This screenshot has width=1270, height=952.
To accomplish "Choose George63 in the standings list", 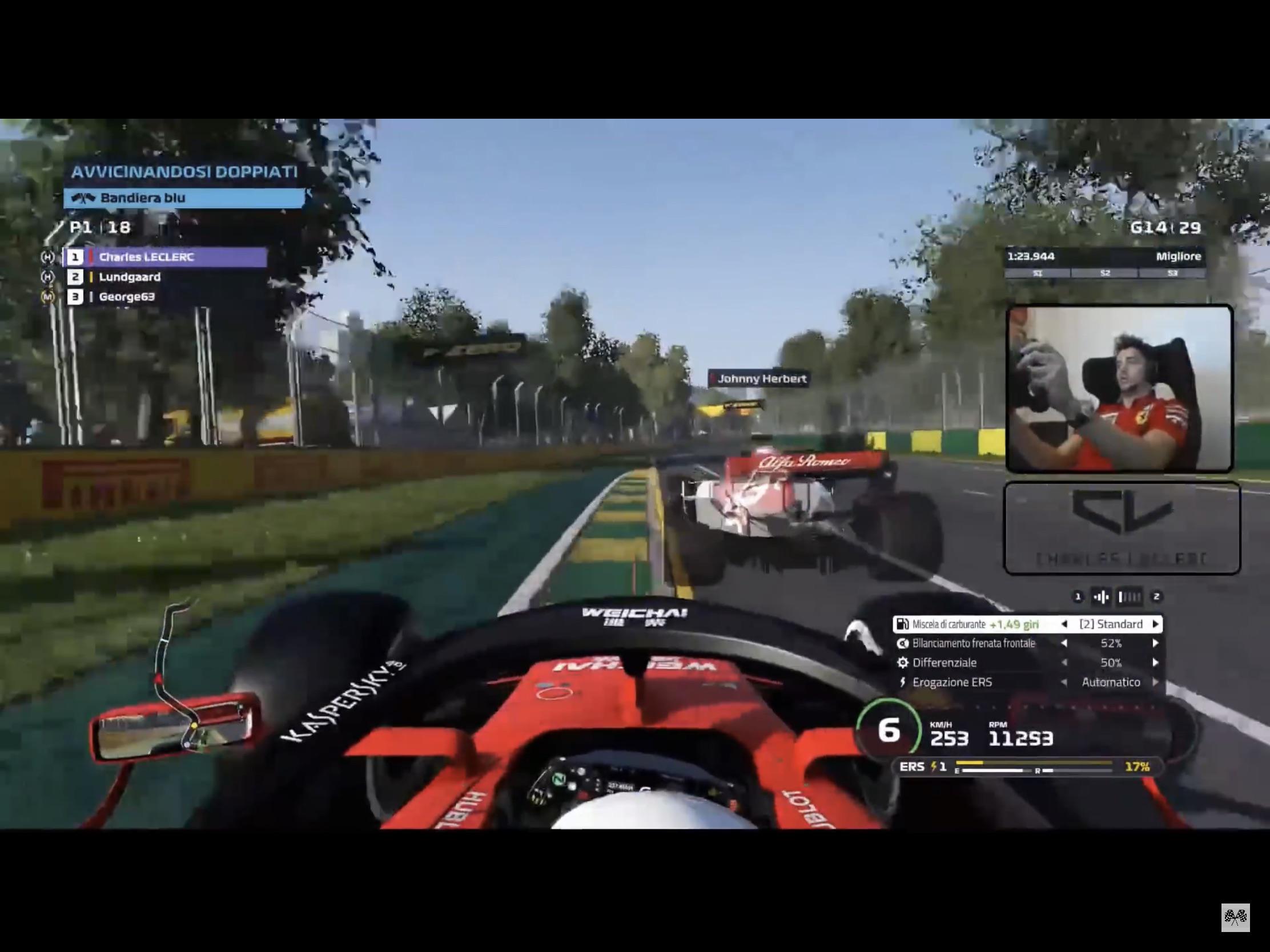I will (x=127, y=297).
